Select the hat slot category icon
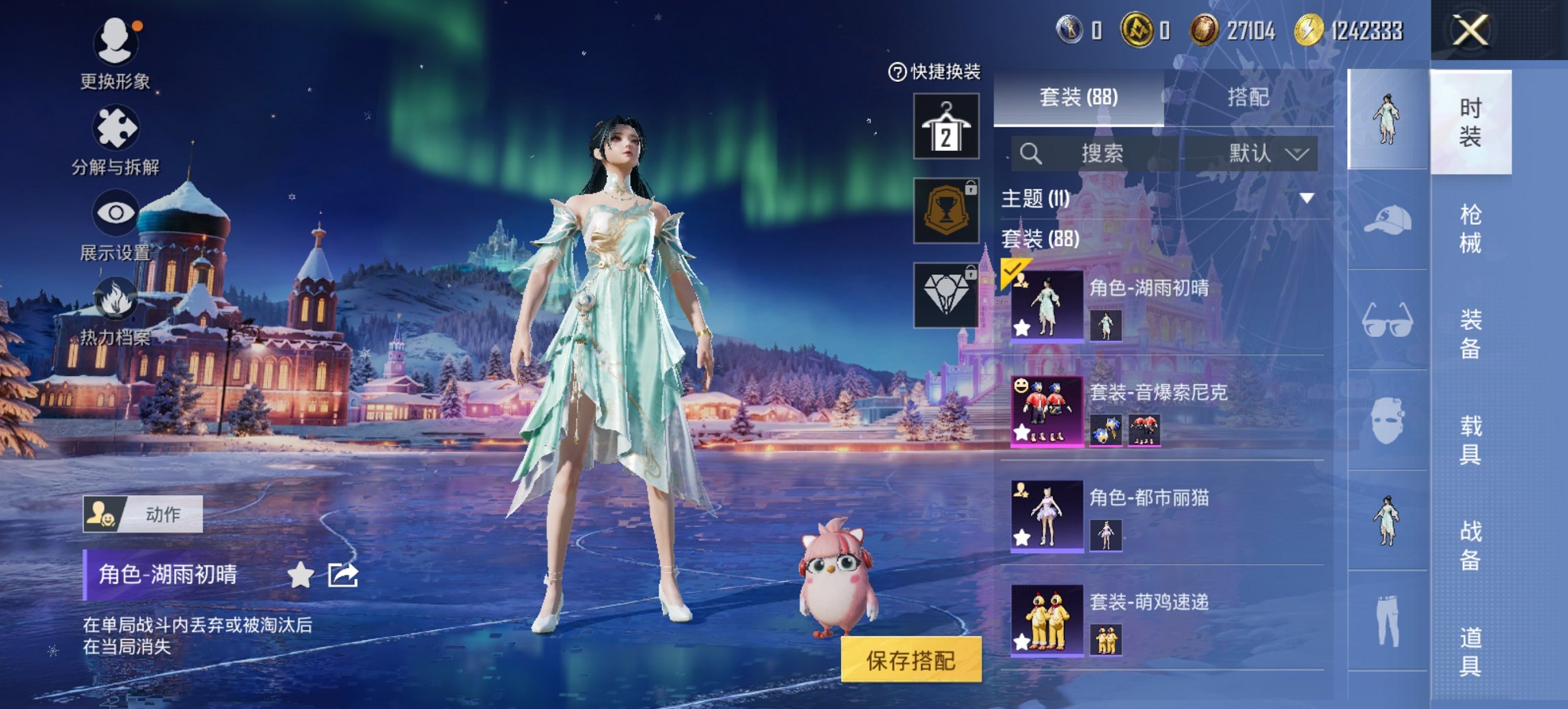The width and height of the screenshot is (1568, 709). point(1387,220)
